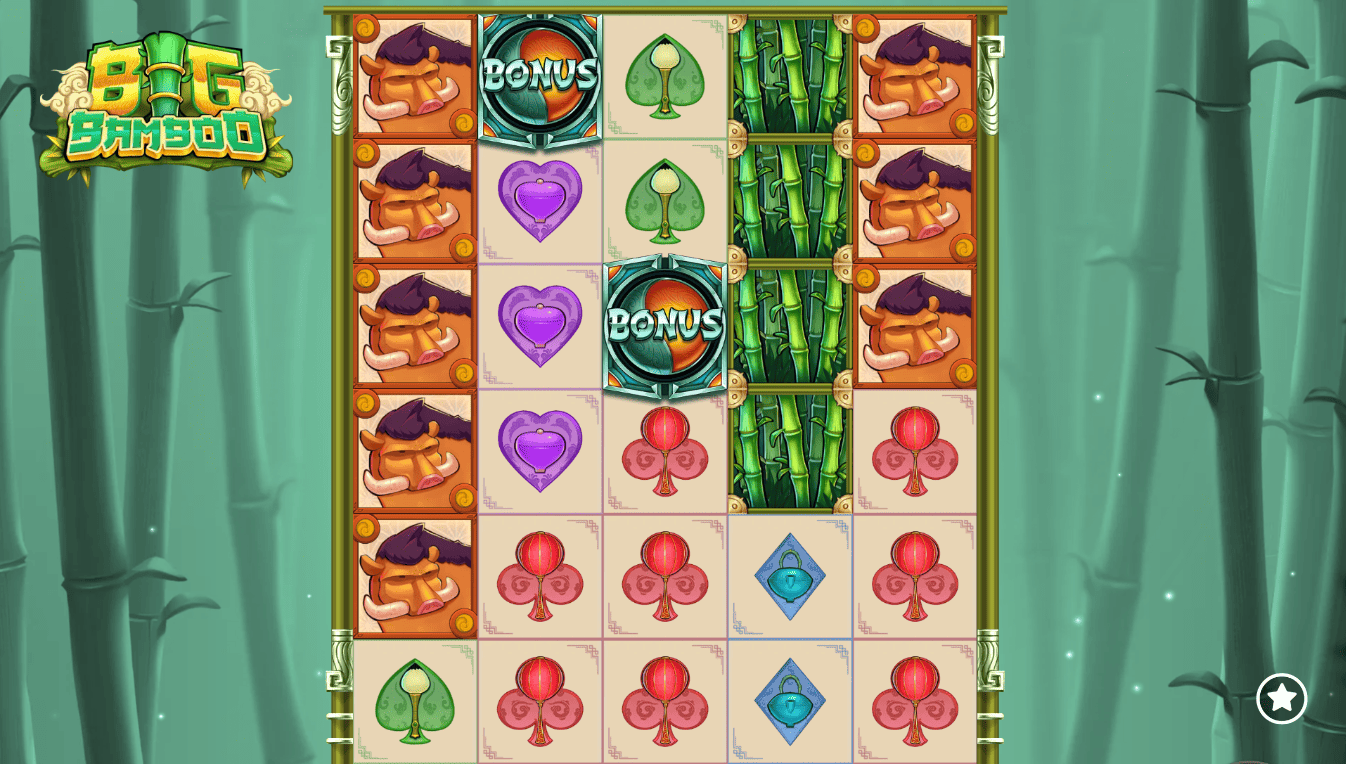Select the boar symbol at the bottom of its stack
This screenshot has height=764, width=1346.
[x=415, y=575]
